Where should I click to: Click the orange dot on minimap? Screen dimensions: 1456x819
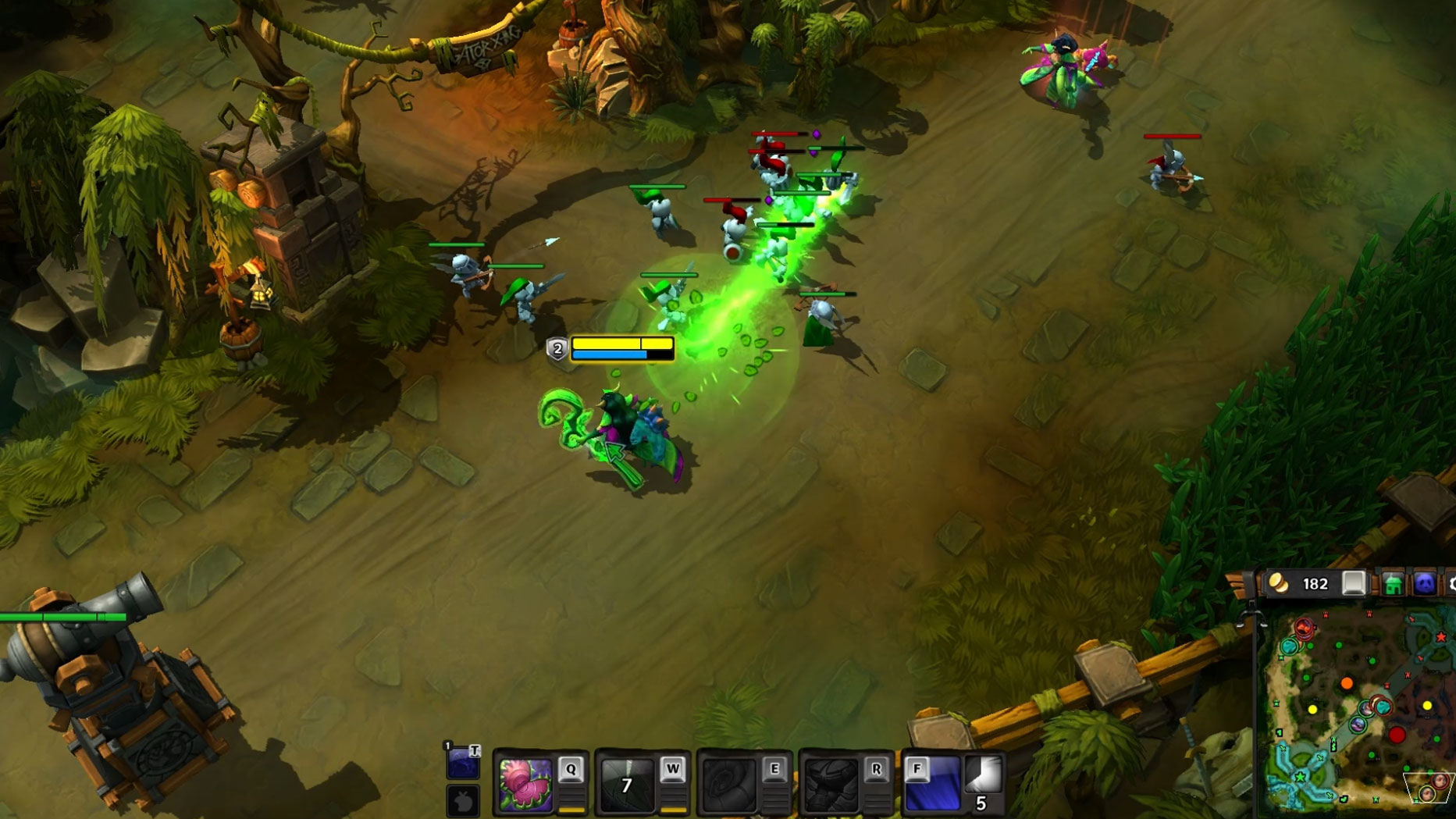point(1347,684)
